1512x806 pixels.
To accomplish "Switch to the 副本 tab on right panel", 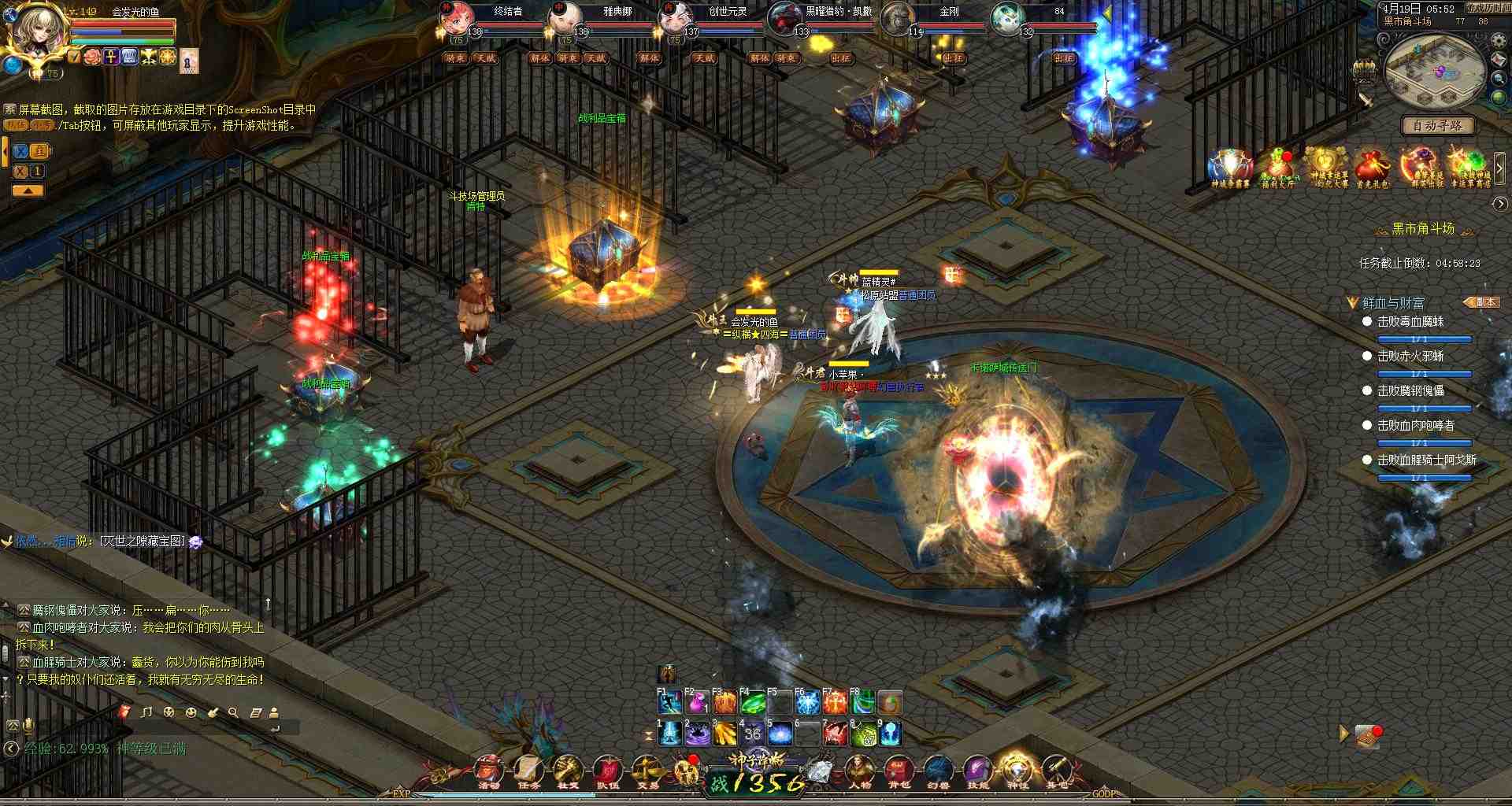I will [1484, 302].
